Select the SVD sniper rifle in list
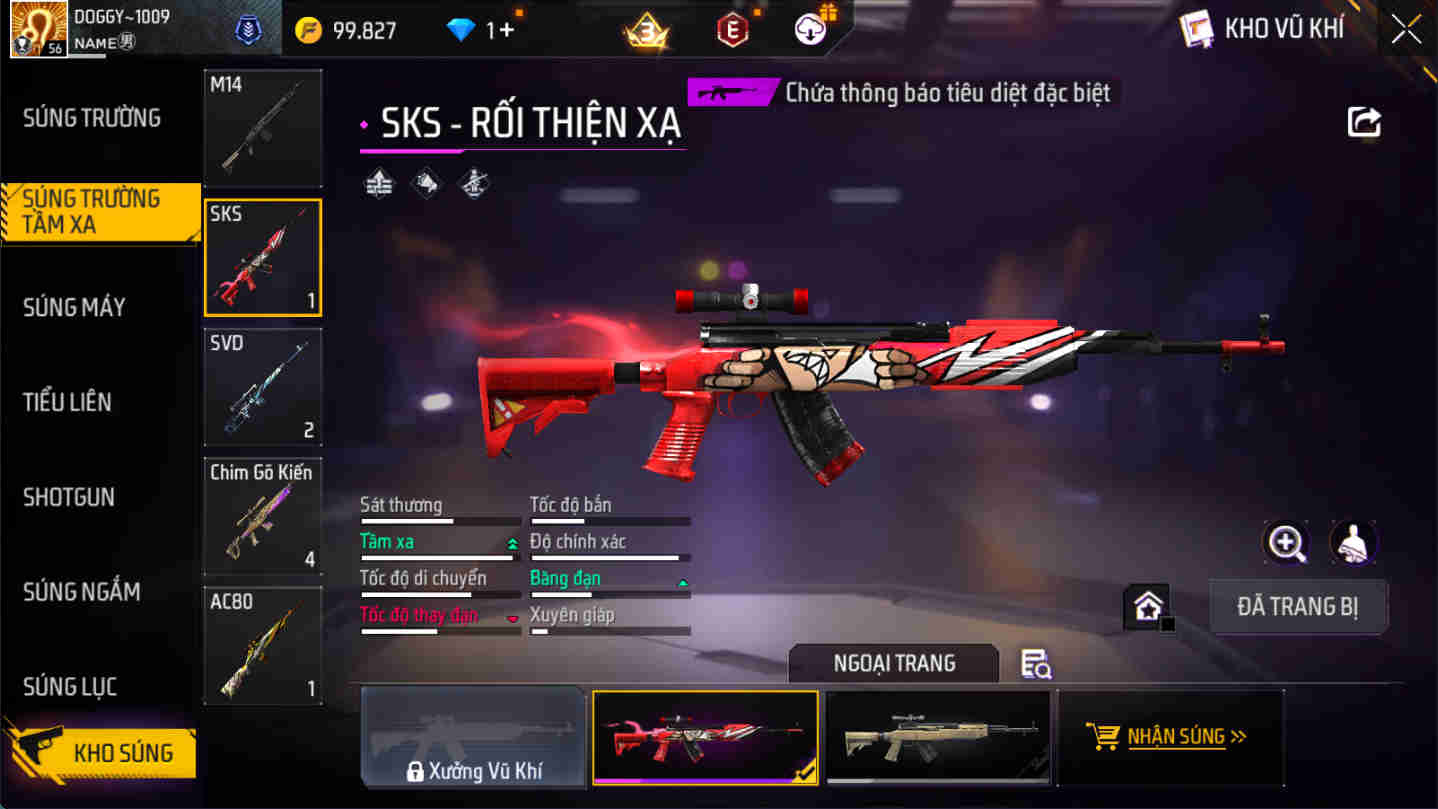 tap(262, 387)
